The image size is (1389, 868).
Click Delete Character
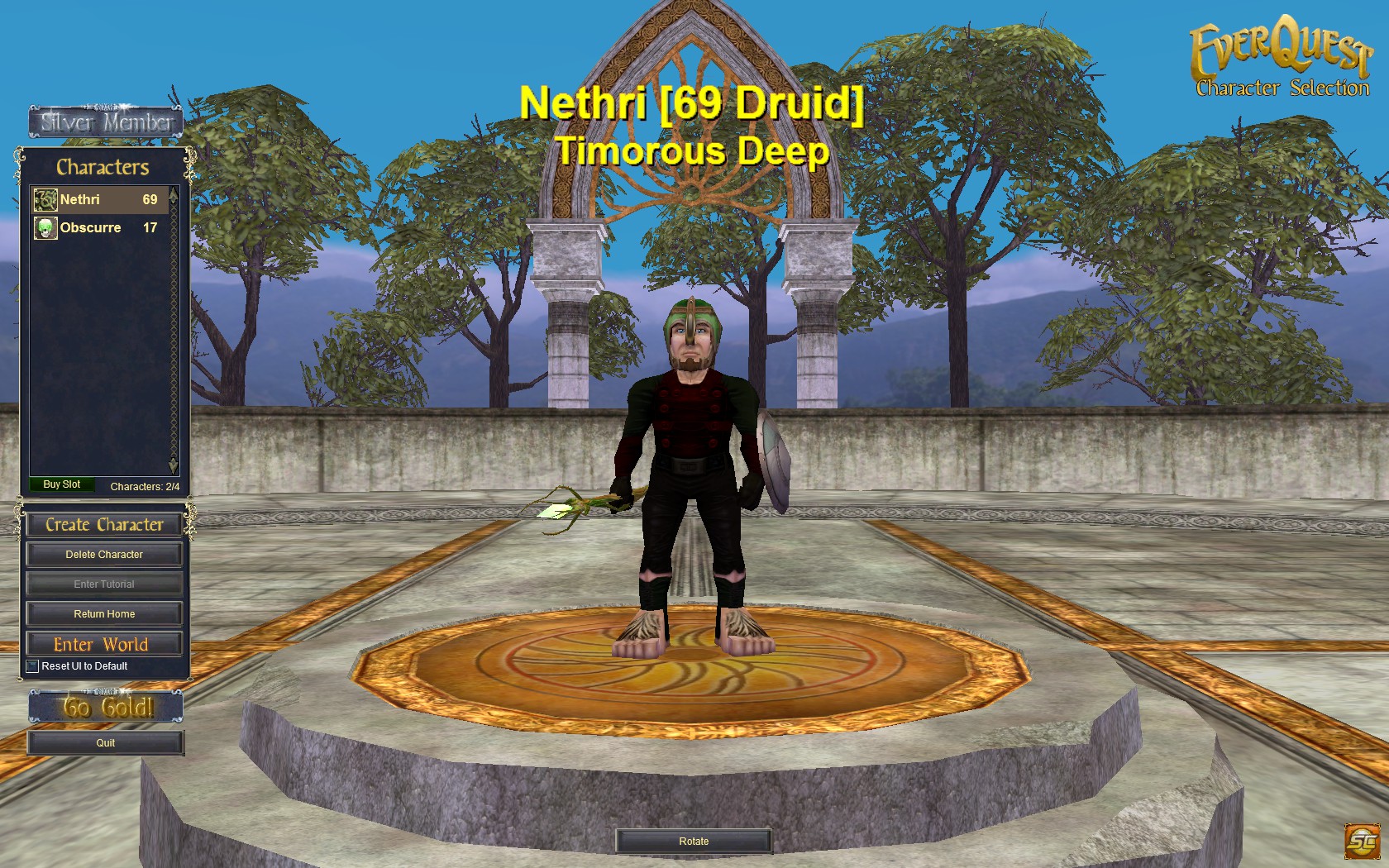[104, 554]
